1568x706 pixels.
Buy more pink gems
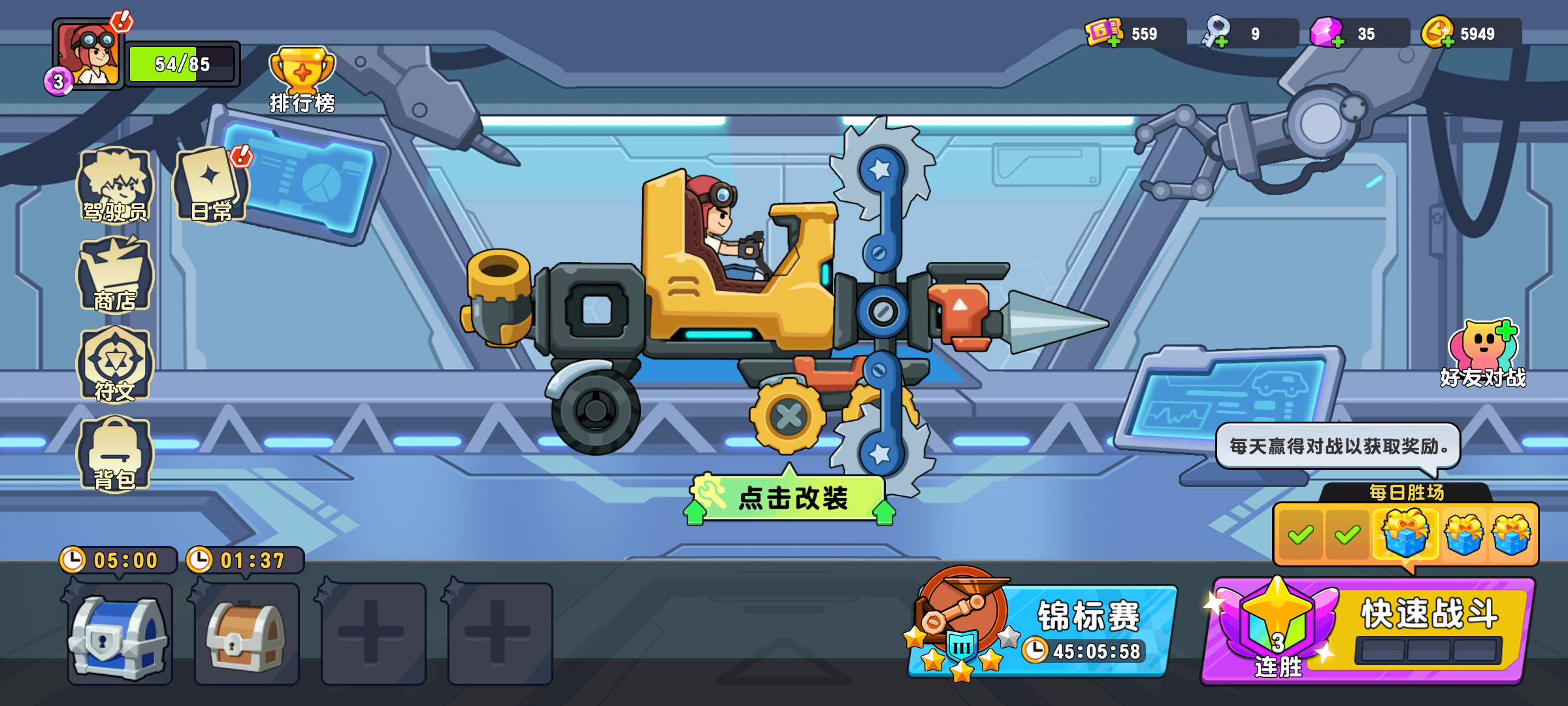[x=1328, y=33]
